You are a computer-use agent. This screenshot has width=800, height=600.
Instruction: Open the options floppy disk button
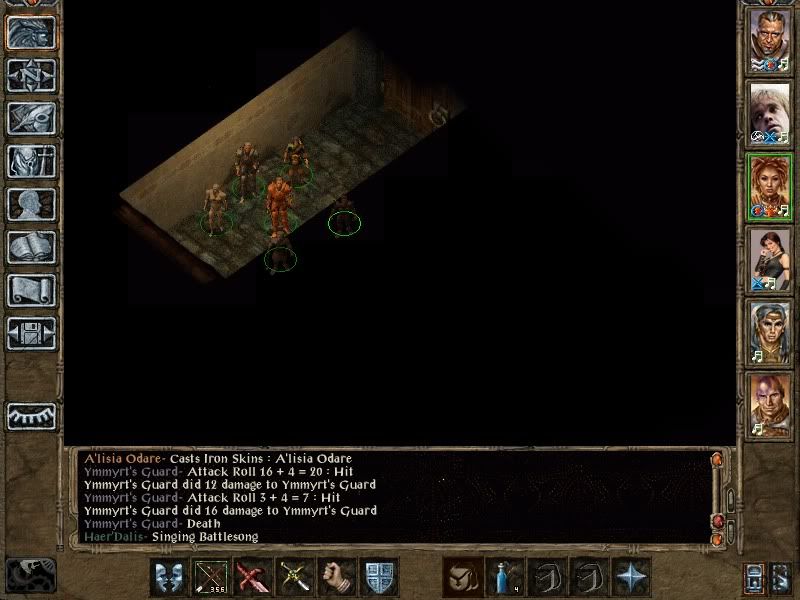click(31, 333)
